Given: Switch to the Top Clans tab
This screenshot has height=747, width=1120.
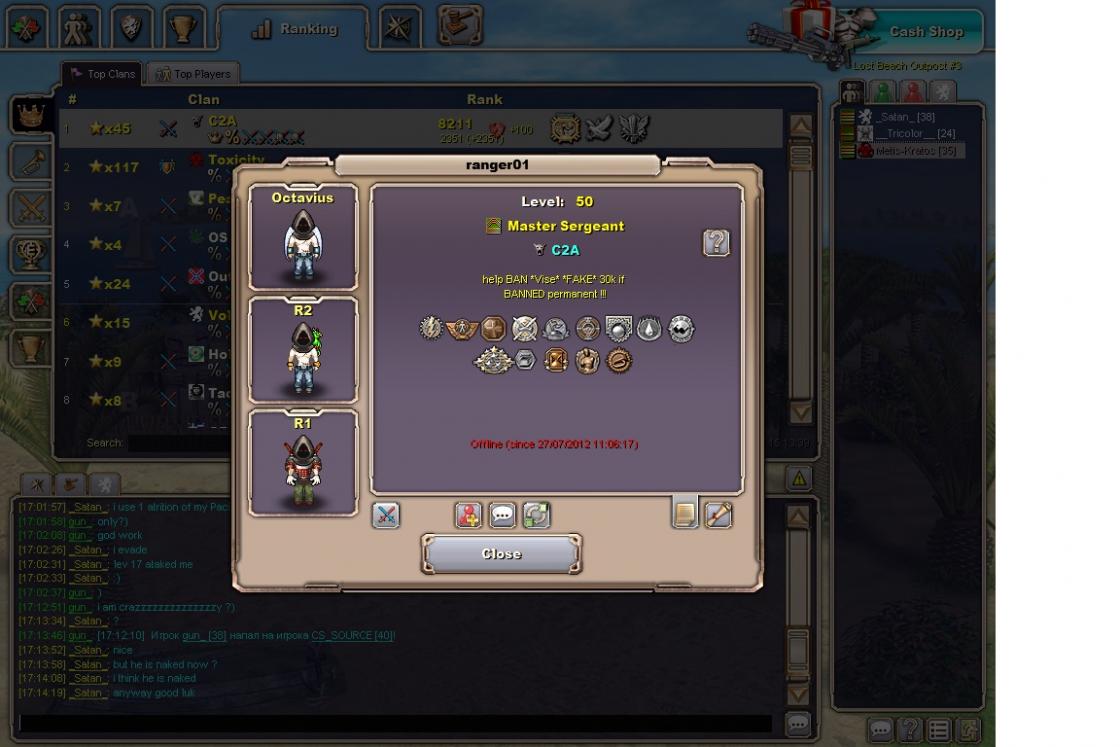Looking at the screenshot, I should [102, 74].
